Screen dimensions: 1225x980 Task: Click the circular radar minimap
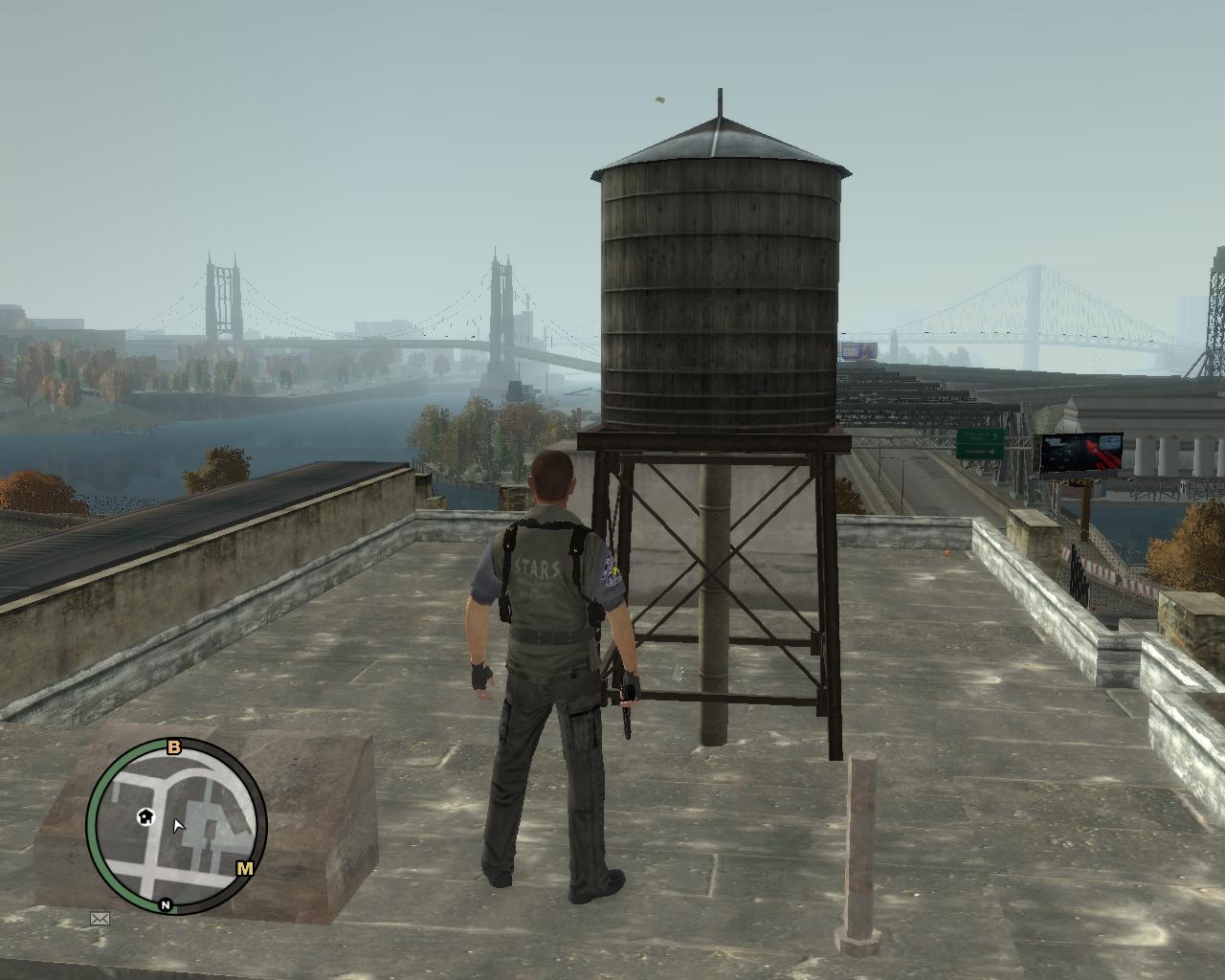[x=177, y=827]
